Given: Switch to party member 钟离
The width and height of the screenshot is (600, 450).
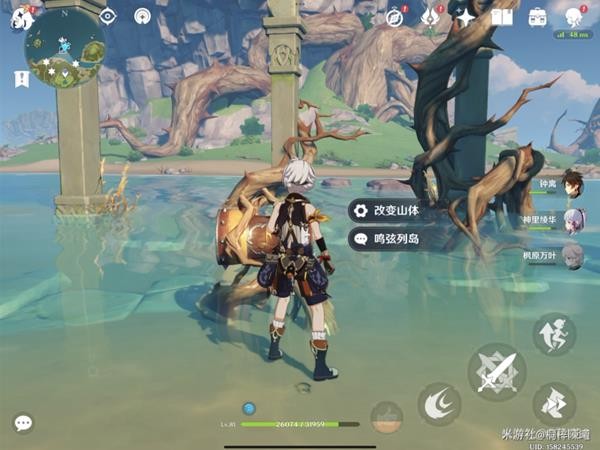Looking at the screenshot, I should click(x=572, y=184).
